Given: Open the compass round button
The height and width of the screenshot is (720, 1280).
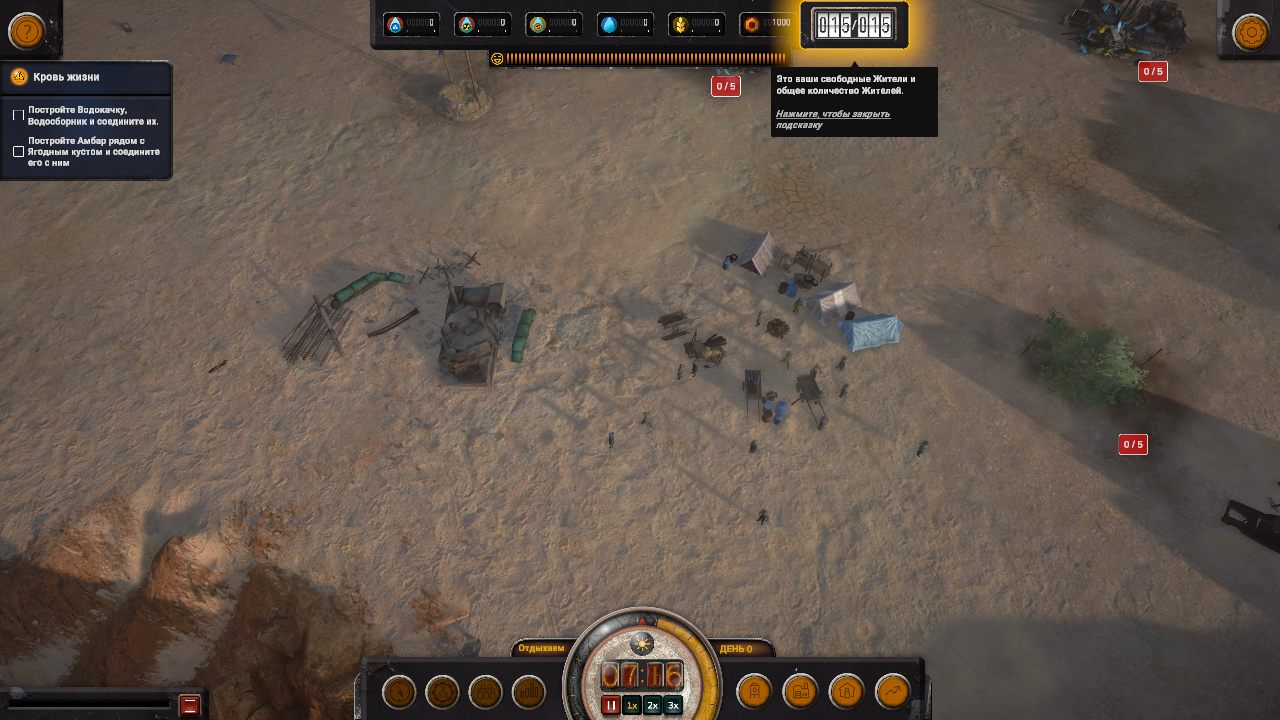Looking at the screenshot, I should tap(399, 691).
